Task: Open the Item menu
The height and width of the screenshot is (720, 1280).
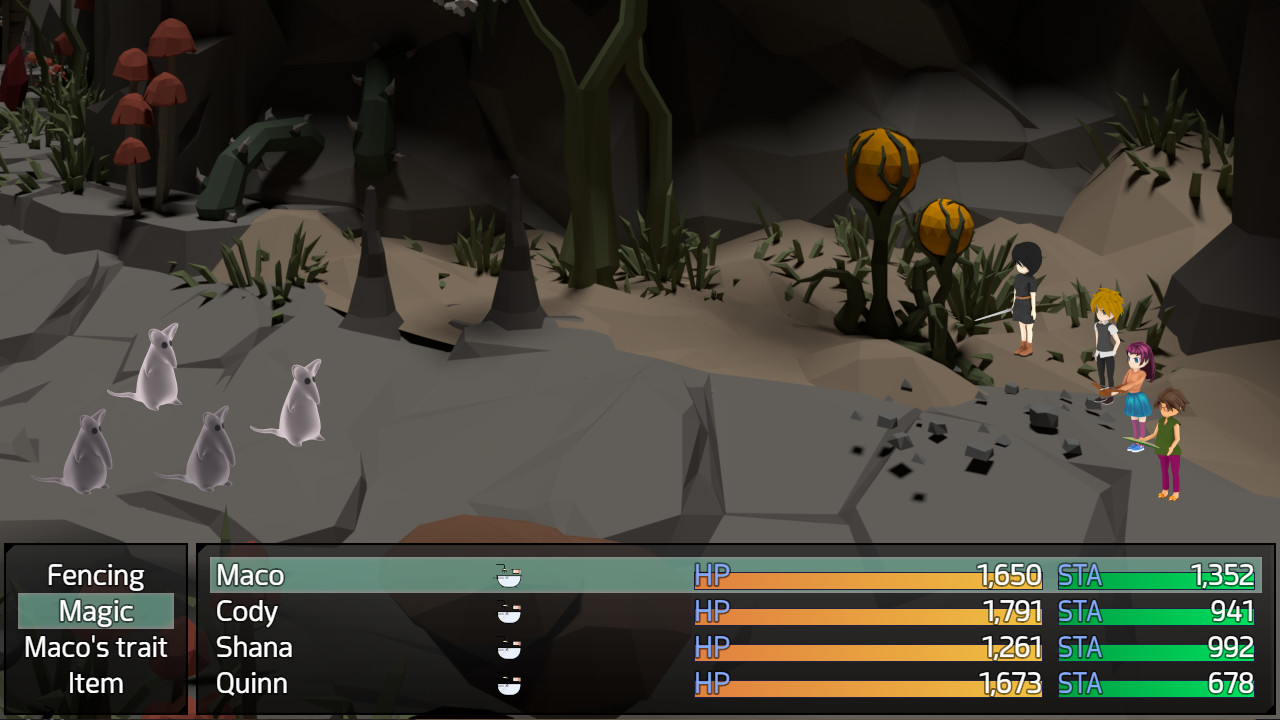Action: (95, 683)
